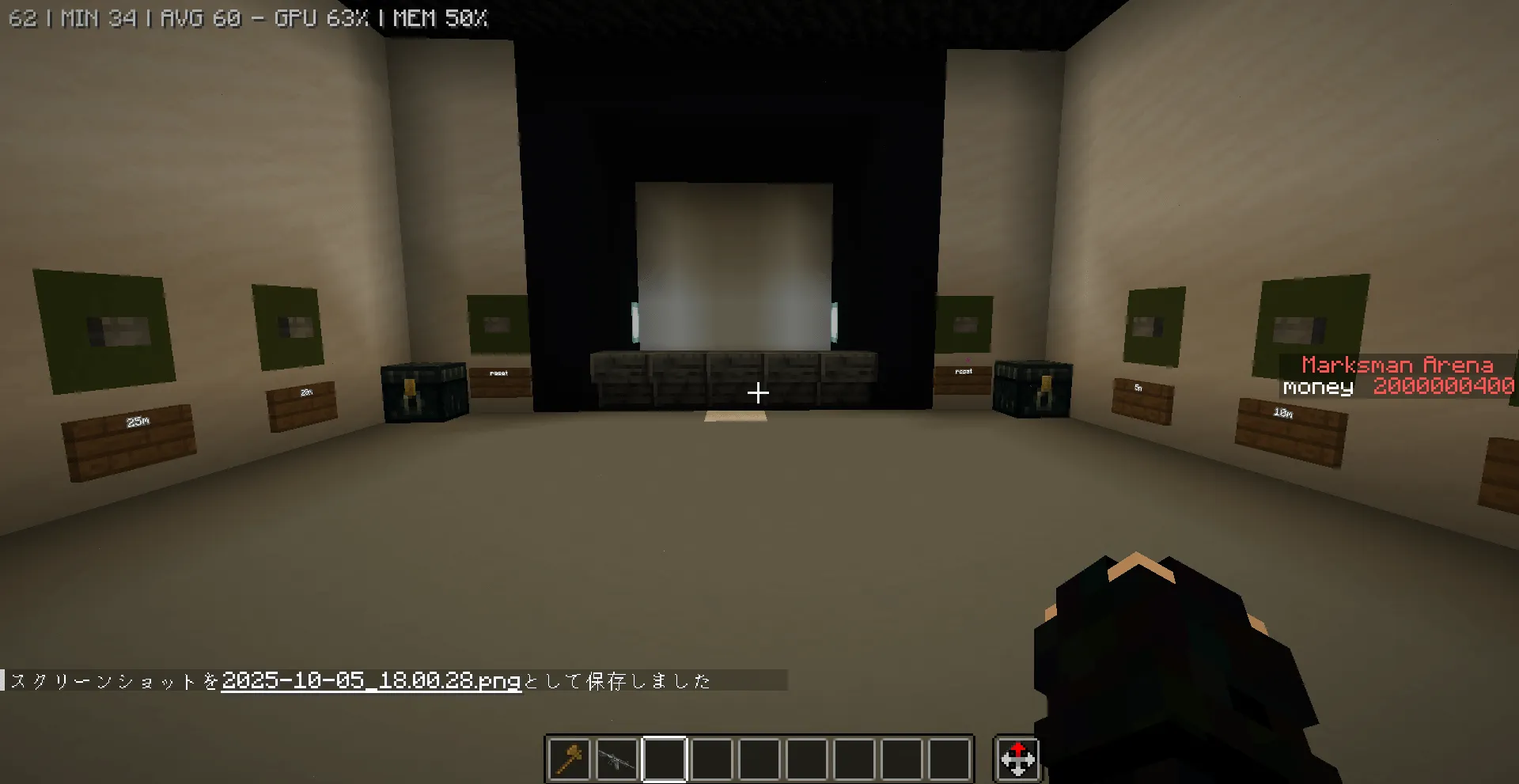Click the crosshair at the screen center

click(758, 393)
